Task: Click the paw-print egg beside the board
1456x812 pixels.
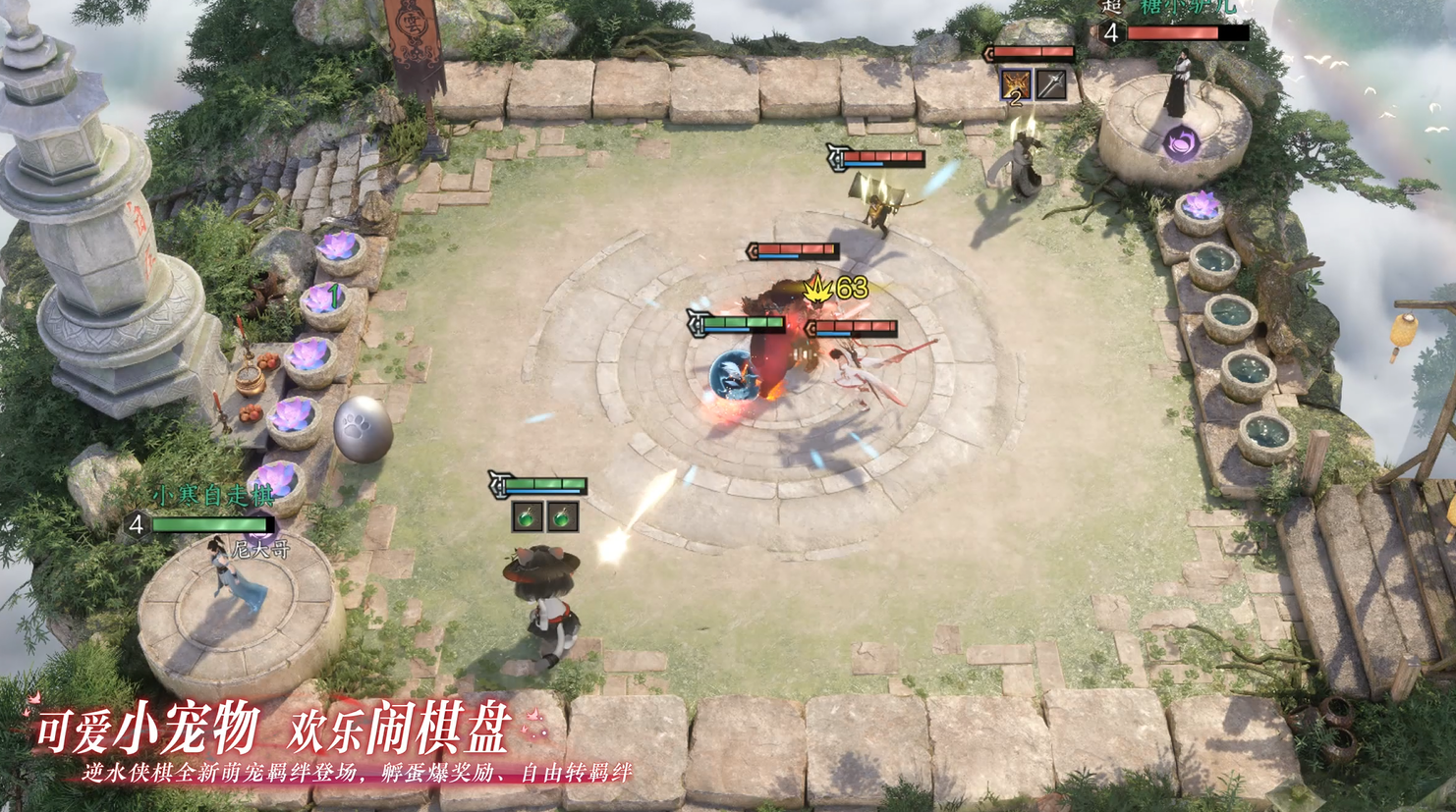Action: coord(364,429)
